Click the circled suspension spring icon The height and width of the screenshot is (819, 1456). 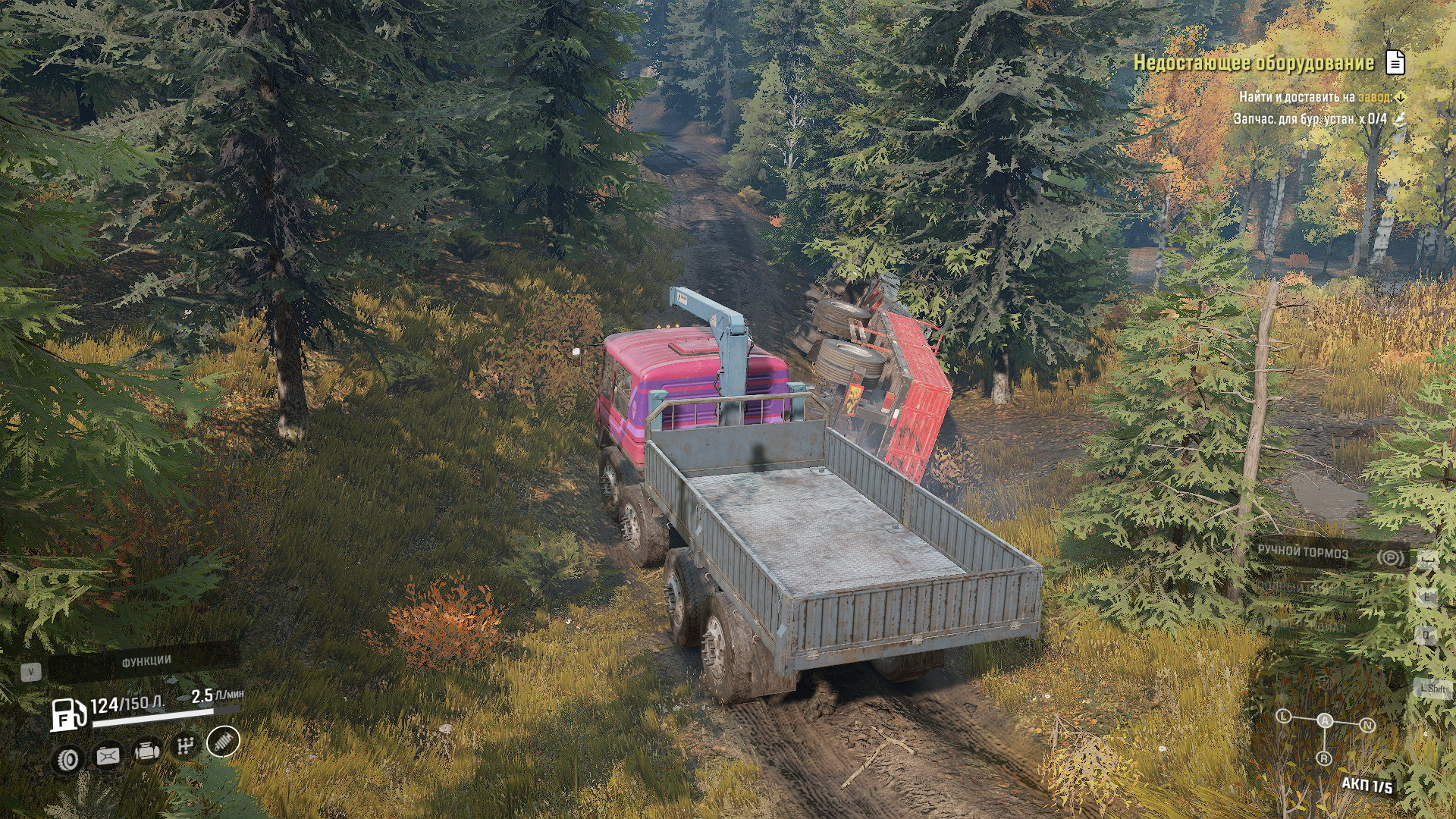pos(223,741)
